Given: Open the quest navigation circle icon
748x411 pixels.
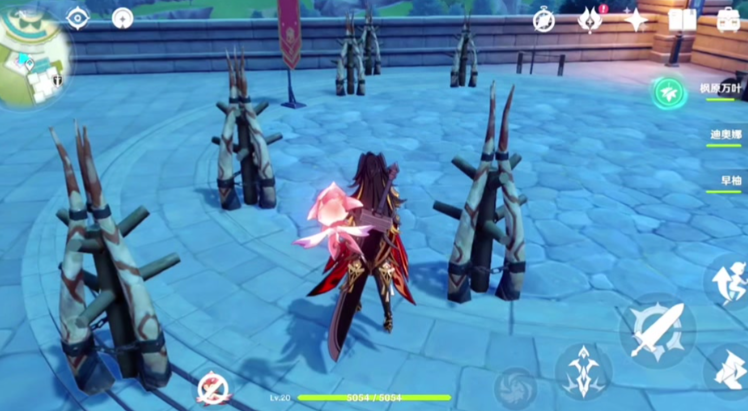Looking at the screenshot, I should 123,18.
